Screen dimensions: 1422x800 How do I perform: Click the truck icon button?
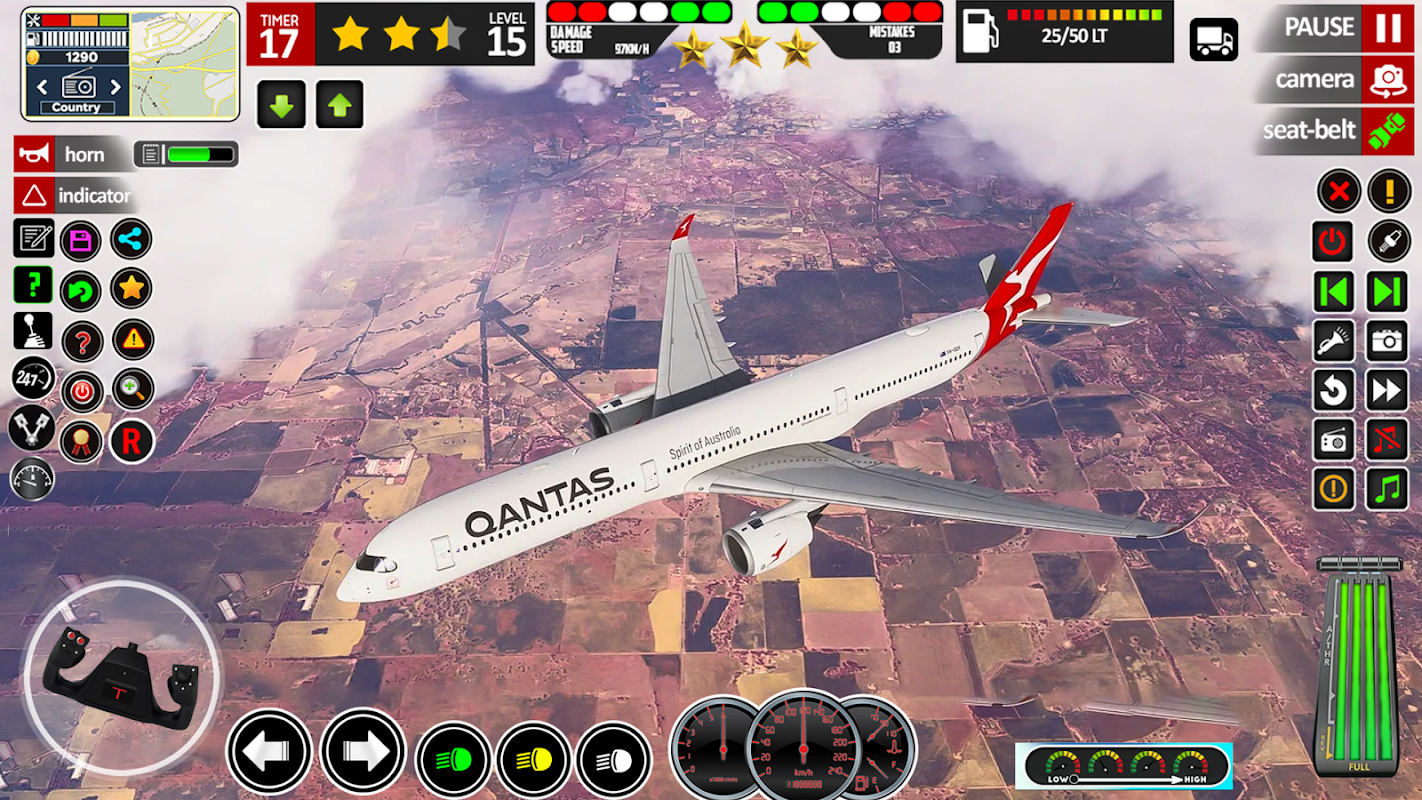(x=1213, y=40)
